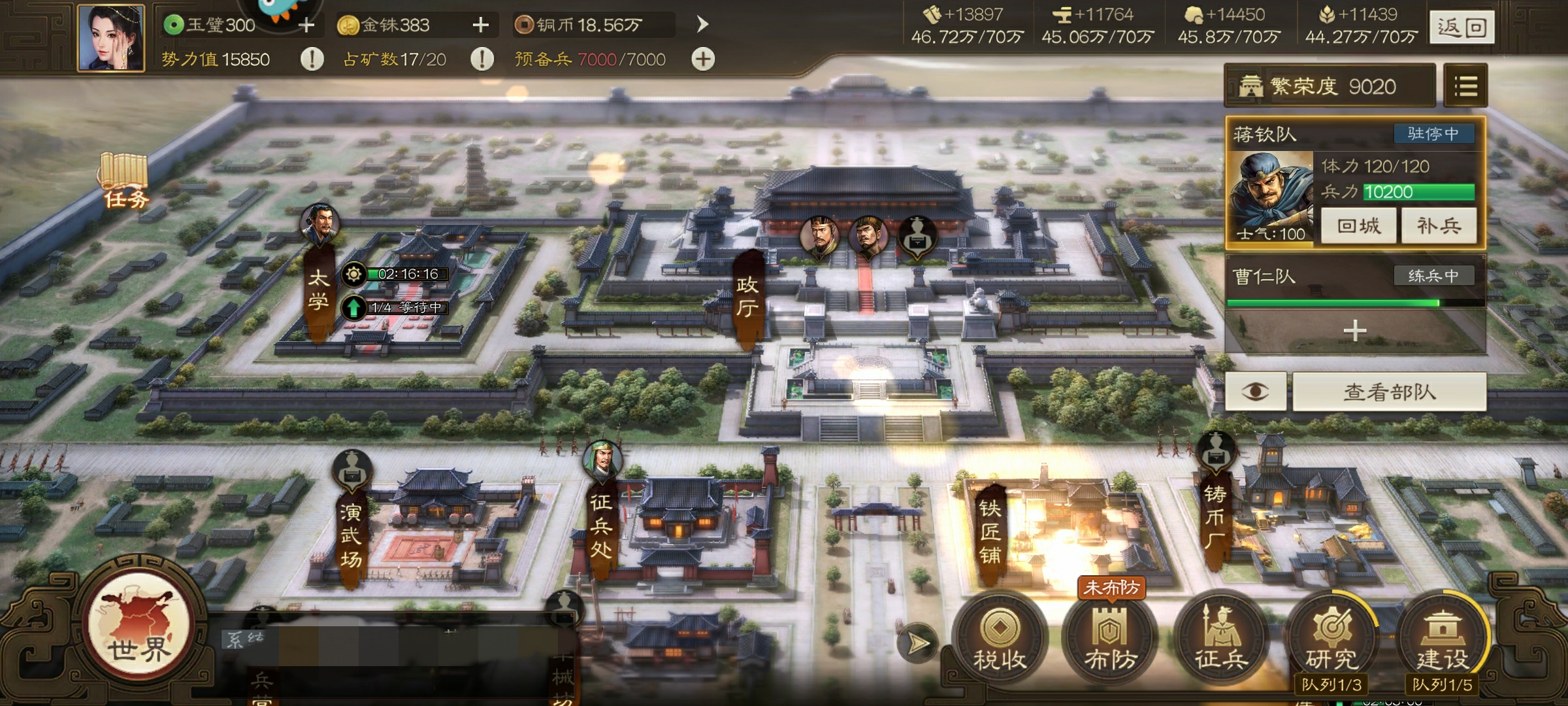Add more 金铢 with the plus button
The image size is (1568, 706).
coord(481,25)
